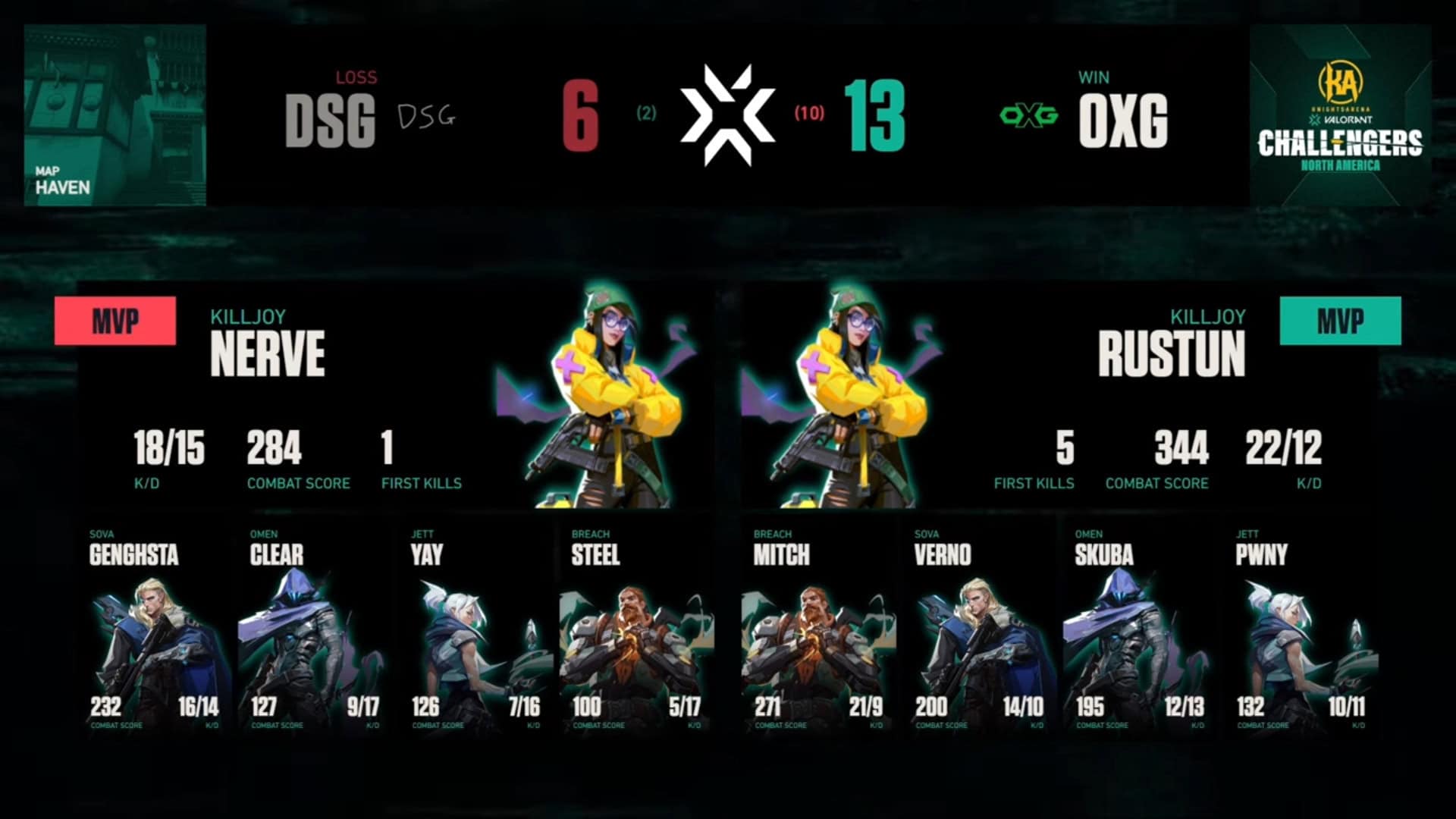Toggle the red MVP badge for NERVE

coord(114,322)
